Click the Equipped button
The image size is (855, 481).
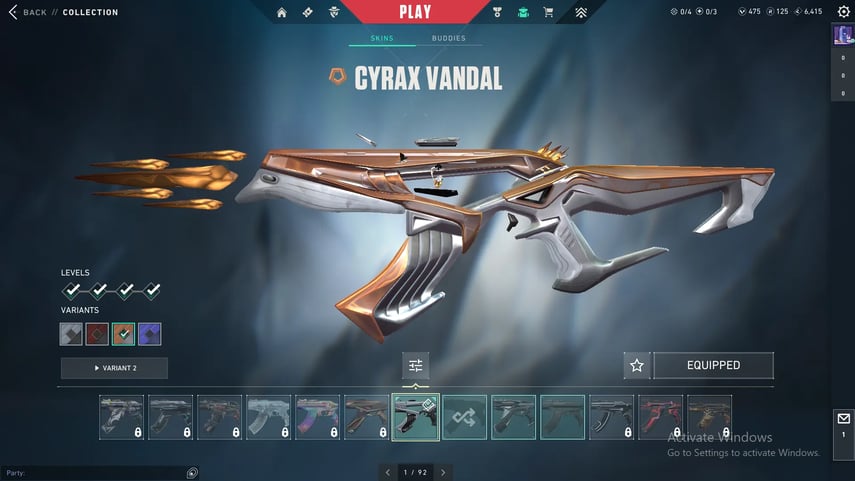click(x=713, y=366)
